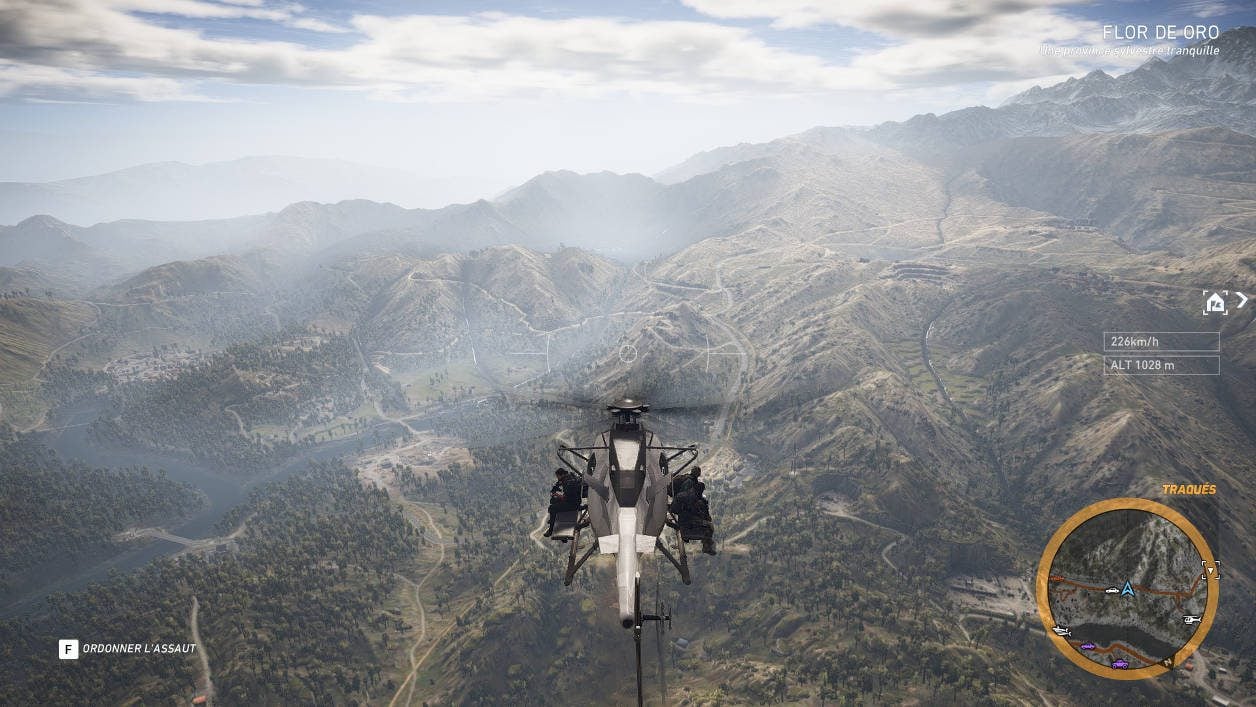Select the house-shaped objective marker
This screenshot has width=1256, height=707.
1215,302
